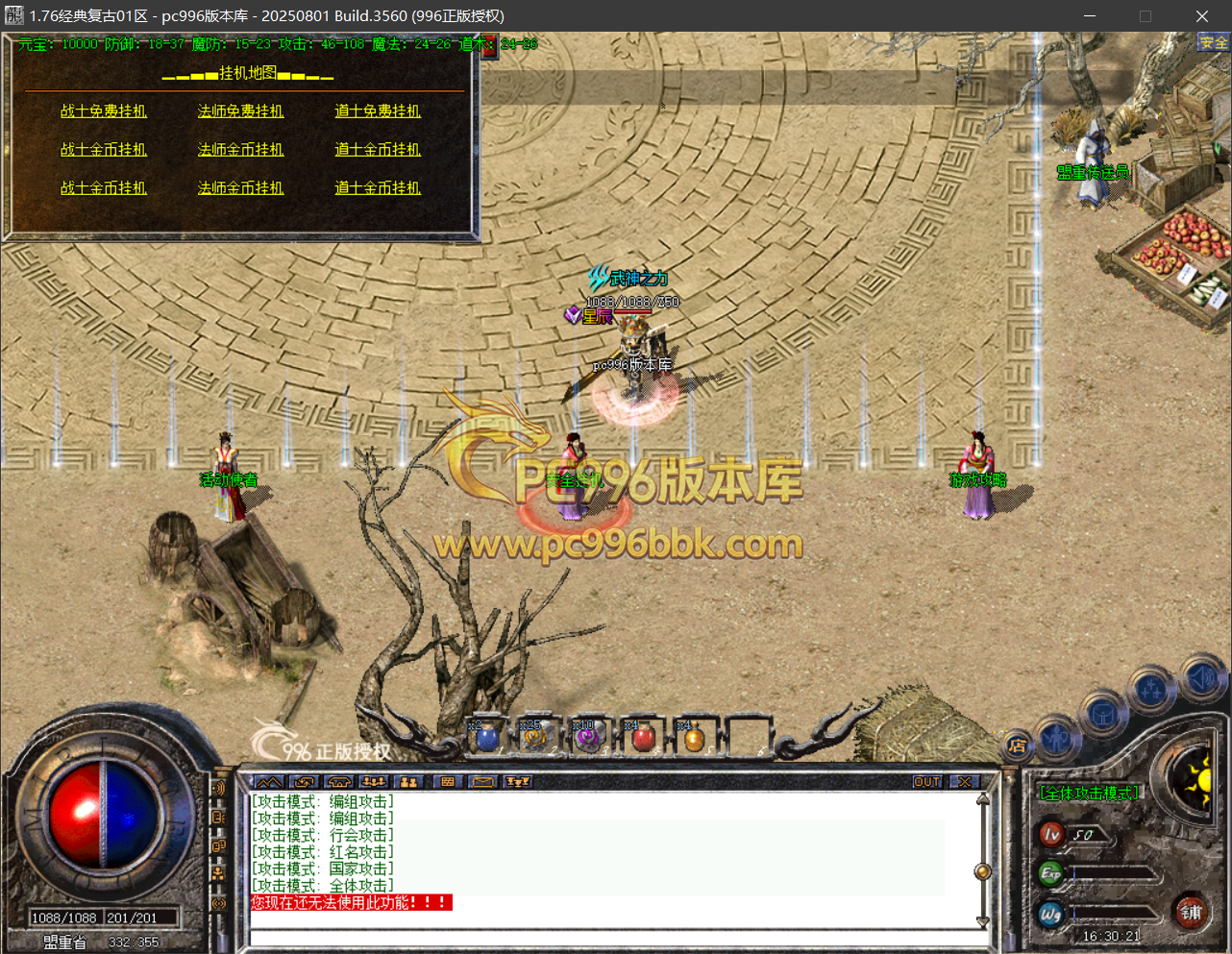The width and height of the screenshot is (1232, 954).
Task: Use the purple scroll stacked x10
Action: (x=586, y=738)
